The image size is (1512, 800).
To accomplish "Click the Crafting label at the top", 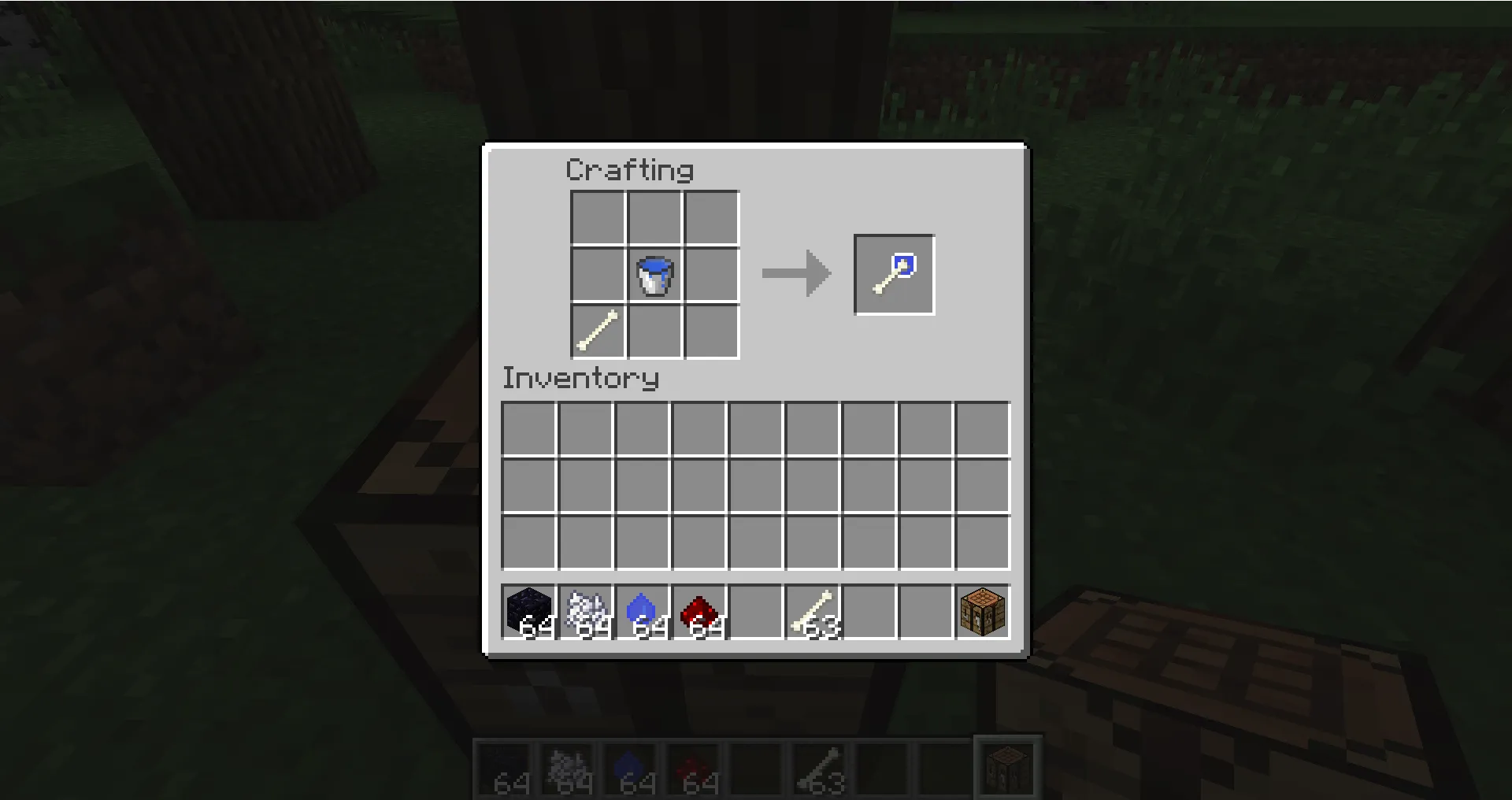I will click(630, 169).
